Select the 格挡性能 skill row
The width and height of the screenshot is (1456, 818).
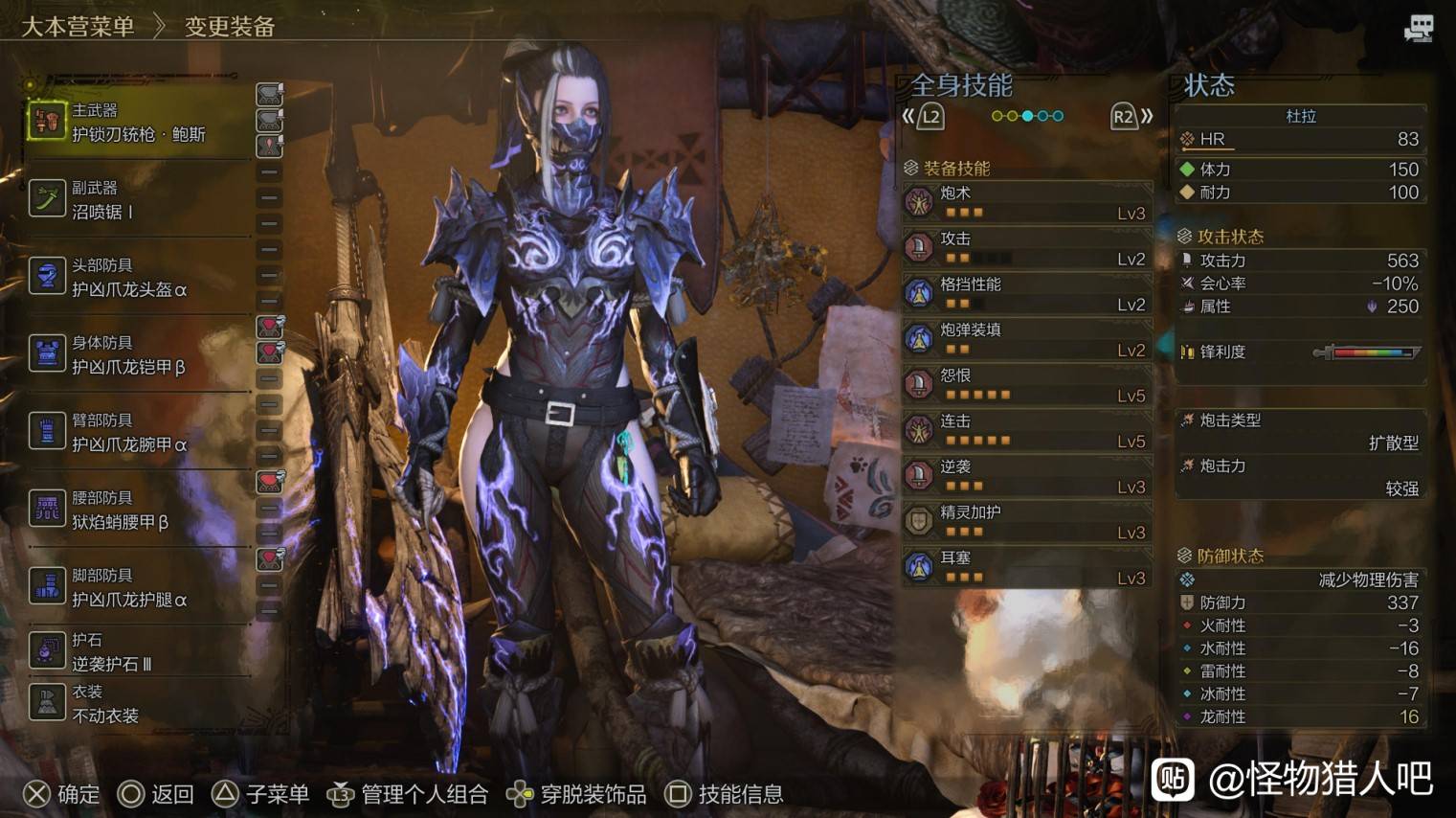point(1026,293)
